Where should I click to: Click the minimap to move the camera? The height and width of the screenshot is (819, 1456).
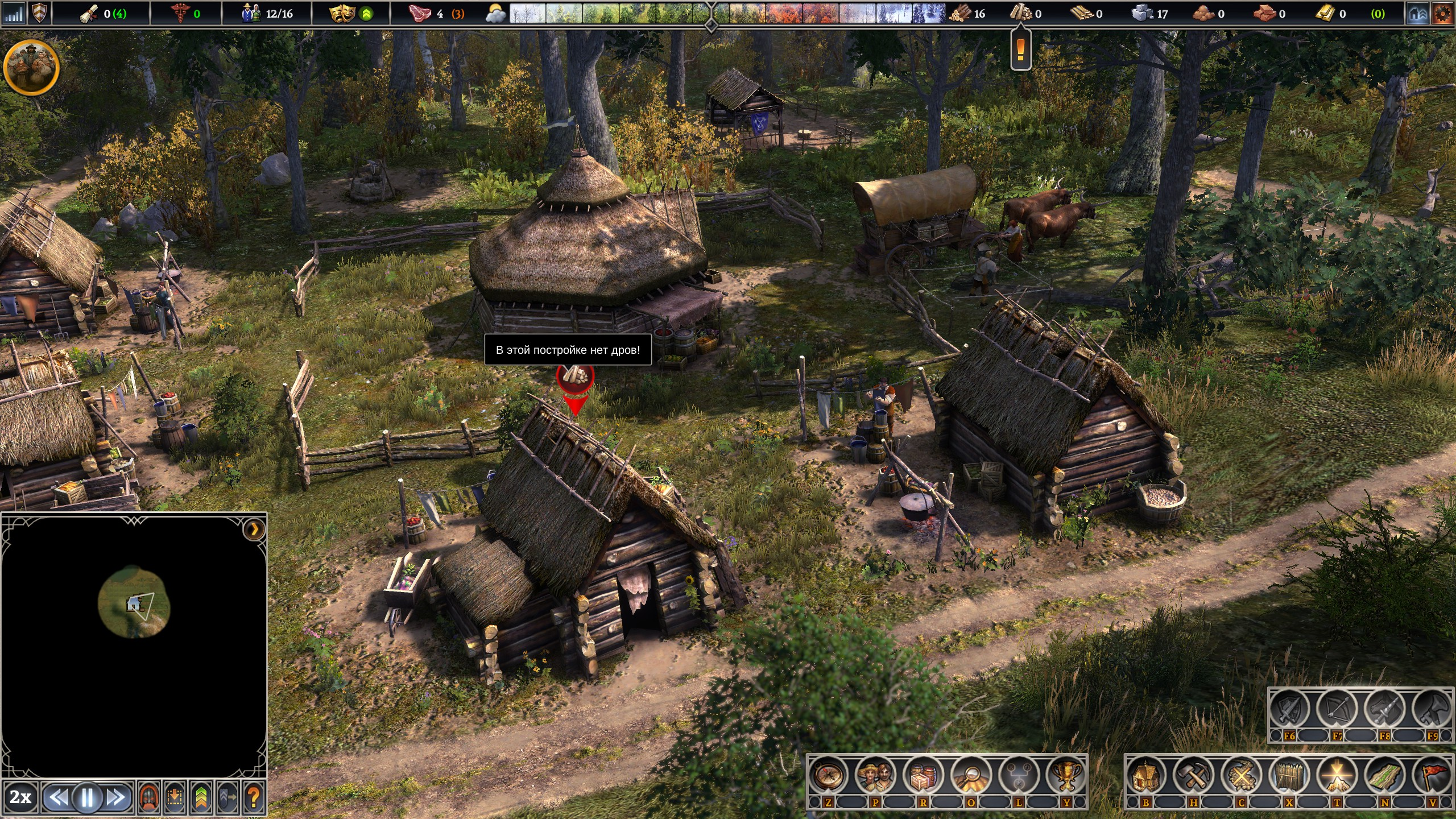pyautogui.click(x=134, y=603)
